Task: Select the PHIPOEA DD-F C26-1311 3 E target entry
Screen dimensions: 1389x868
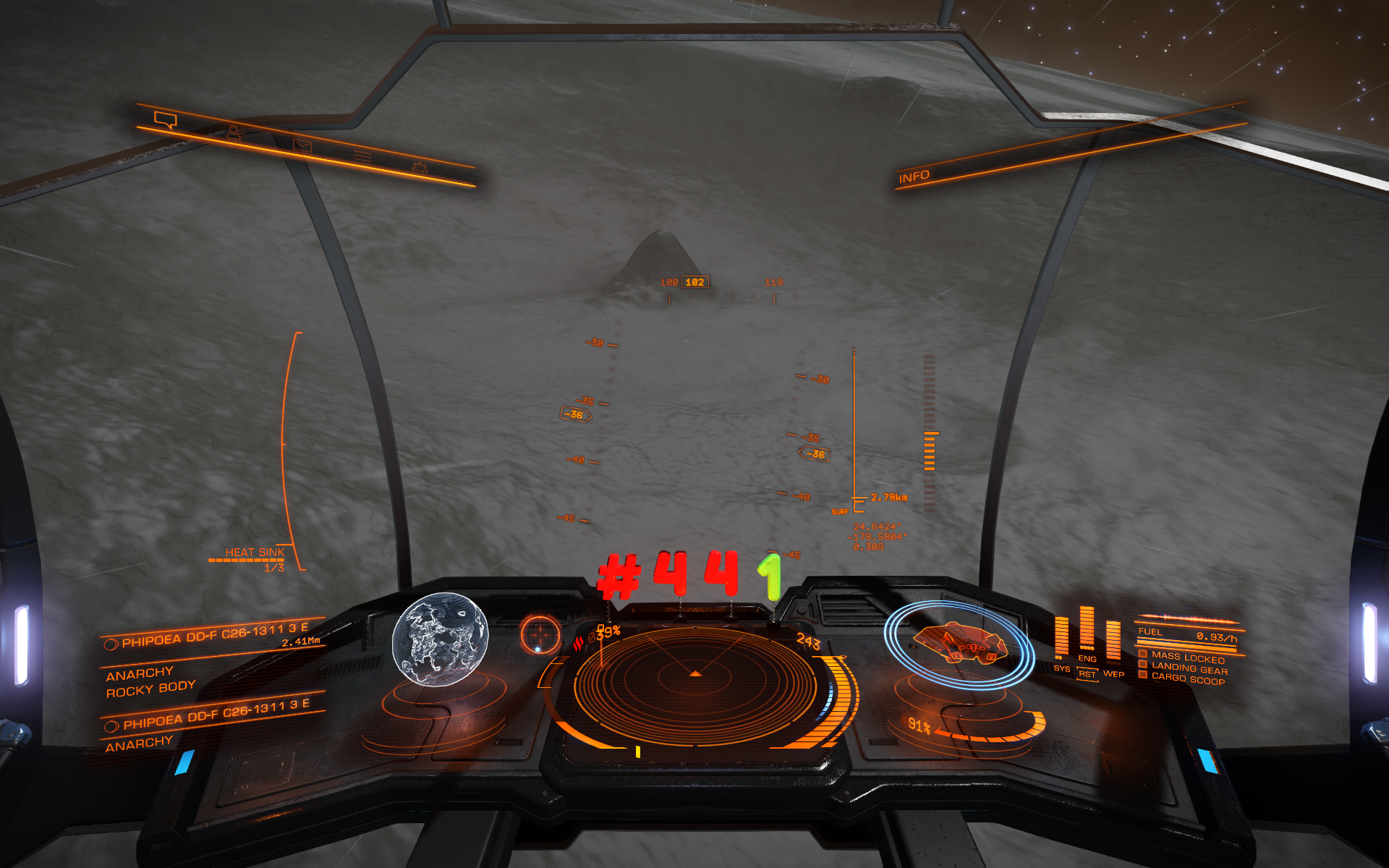Action: click(x=214, y=635)
